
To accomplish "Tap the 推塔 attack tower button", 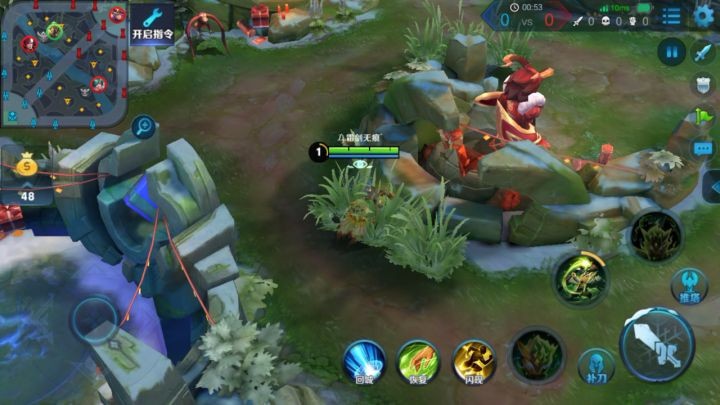I will coord(688,286).
